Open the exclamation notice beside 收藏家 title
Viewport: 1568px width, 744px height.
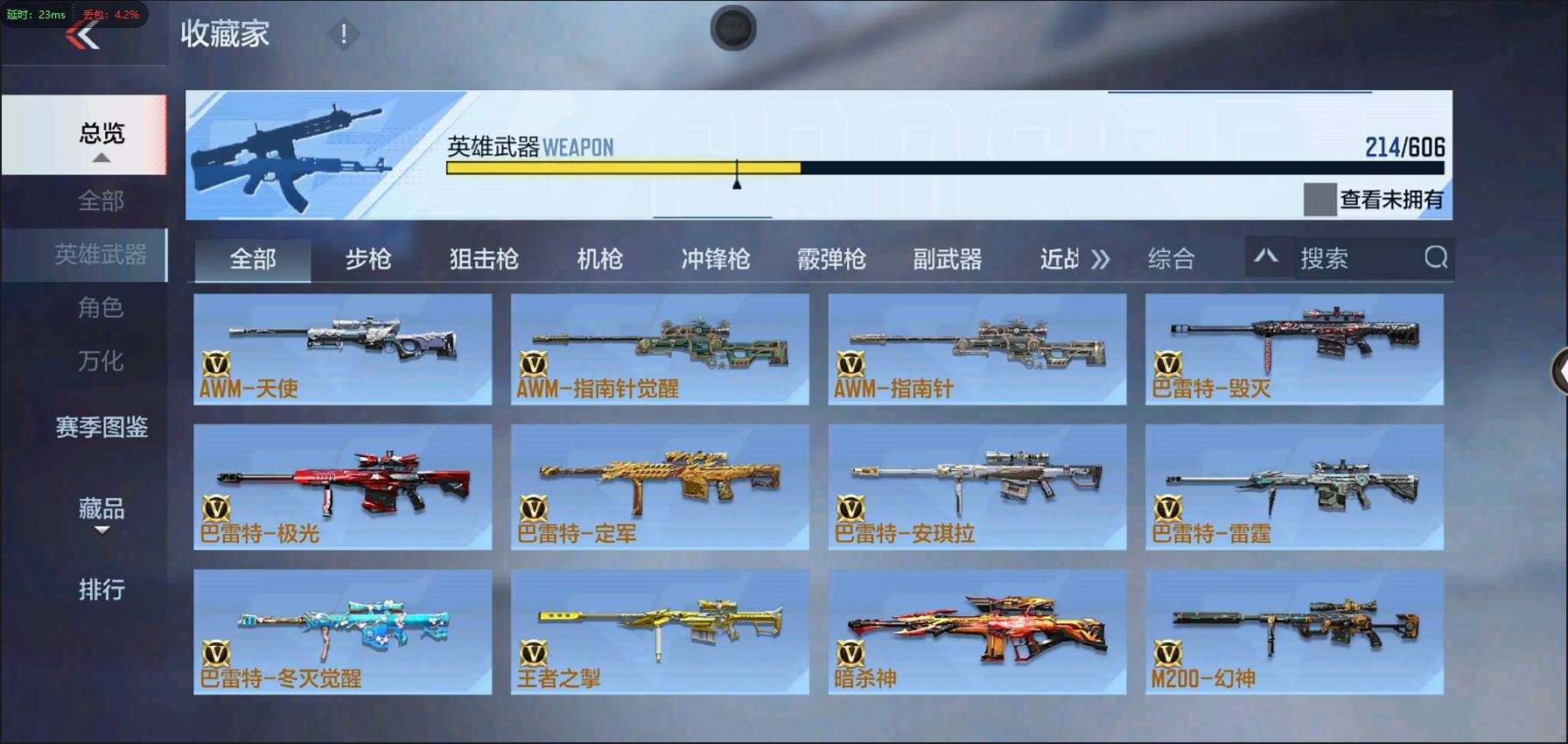[342, 37]
